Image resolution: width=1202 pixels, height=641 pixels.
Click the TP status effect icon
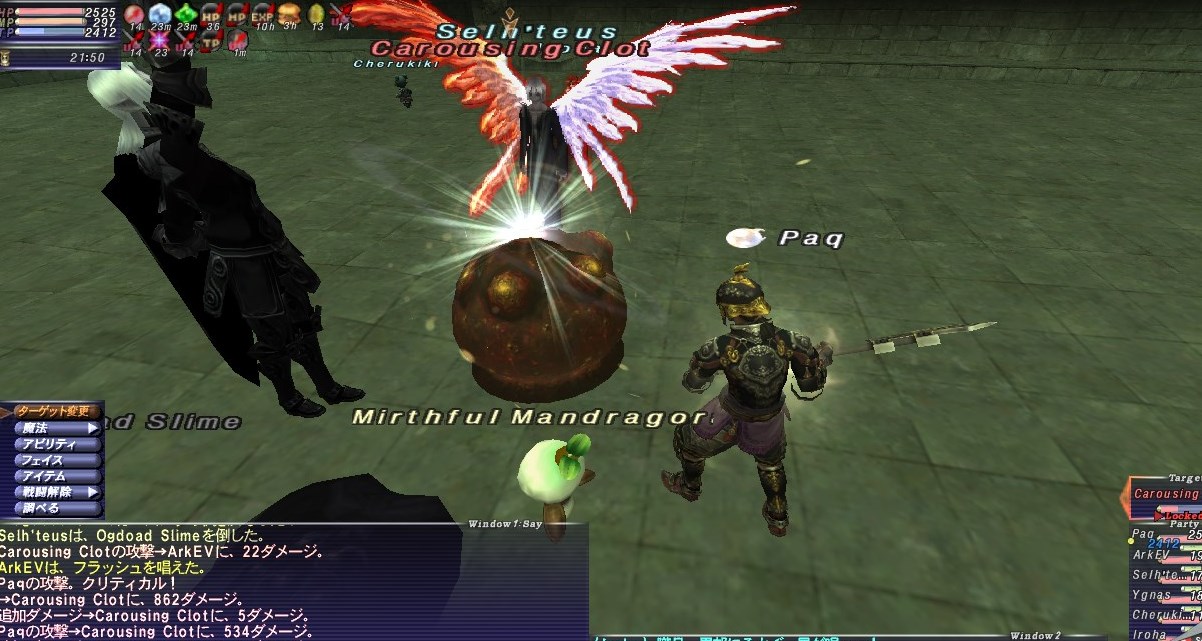pyautogui.click(x=210, y=41)
